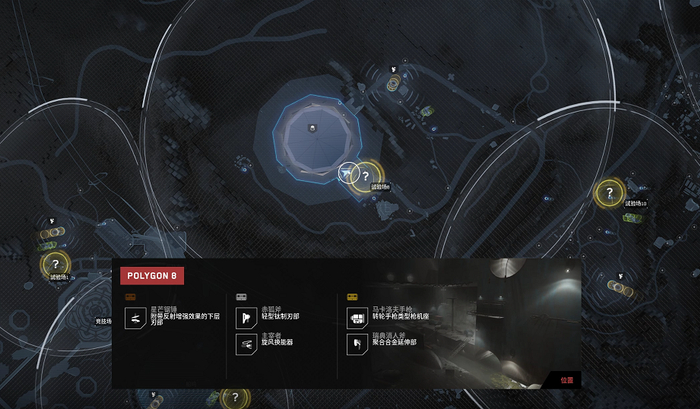This screenshot has width=700, height=409.
Task: Choose the 旋风换能器 transducer reward icon
Action: pyautogui.click(x=244, y=342)
